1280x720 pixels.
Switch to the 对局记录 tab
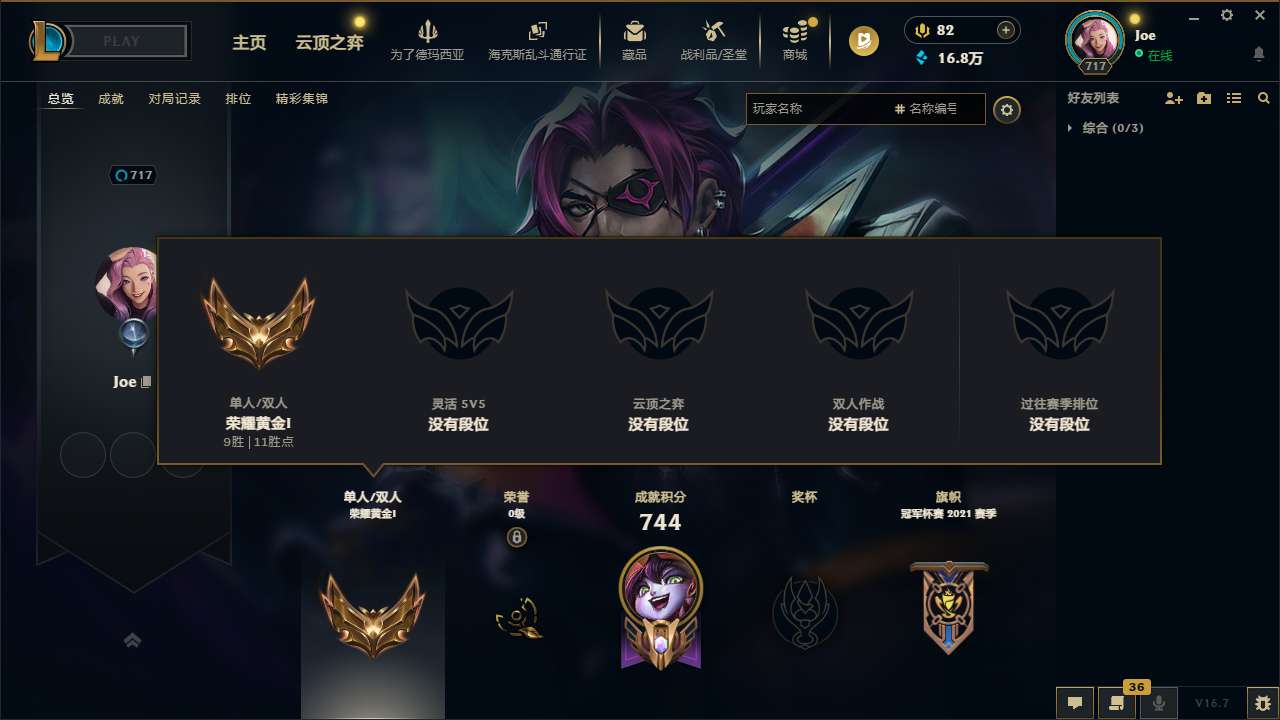point(175,99)
